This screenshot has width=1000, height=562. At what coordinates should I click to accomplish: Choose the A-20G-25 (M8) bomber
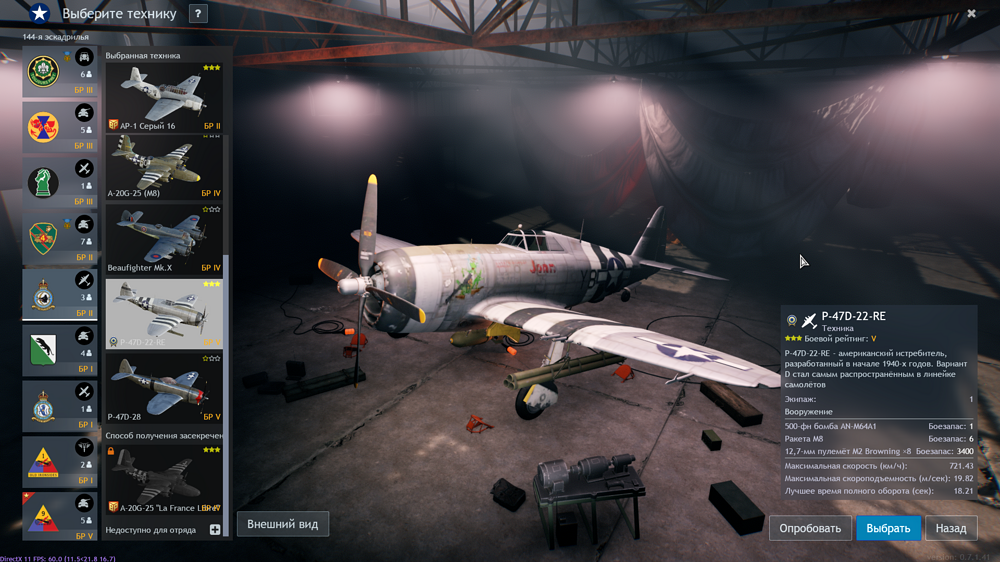(x=164, y=168)
